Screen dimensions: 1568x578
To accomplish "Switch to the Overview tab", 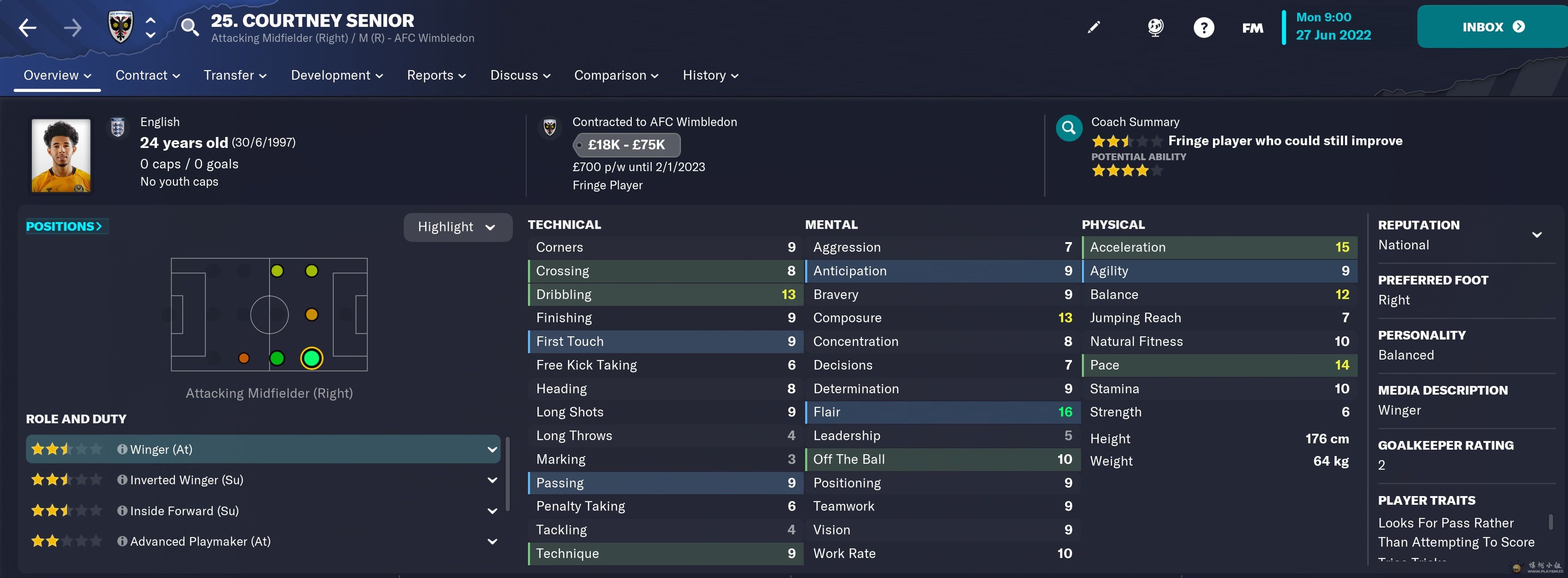I will tap(57, 76).
